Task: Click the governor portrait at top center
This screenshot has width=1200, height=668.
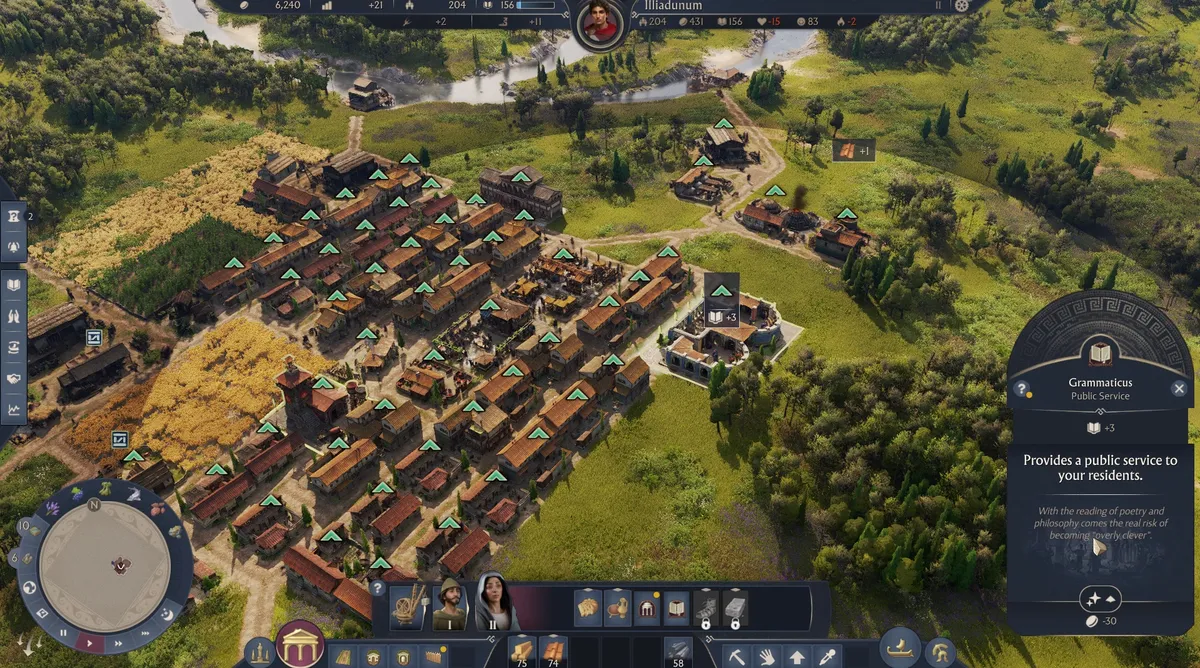Action: coord(600,22)
